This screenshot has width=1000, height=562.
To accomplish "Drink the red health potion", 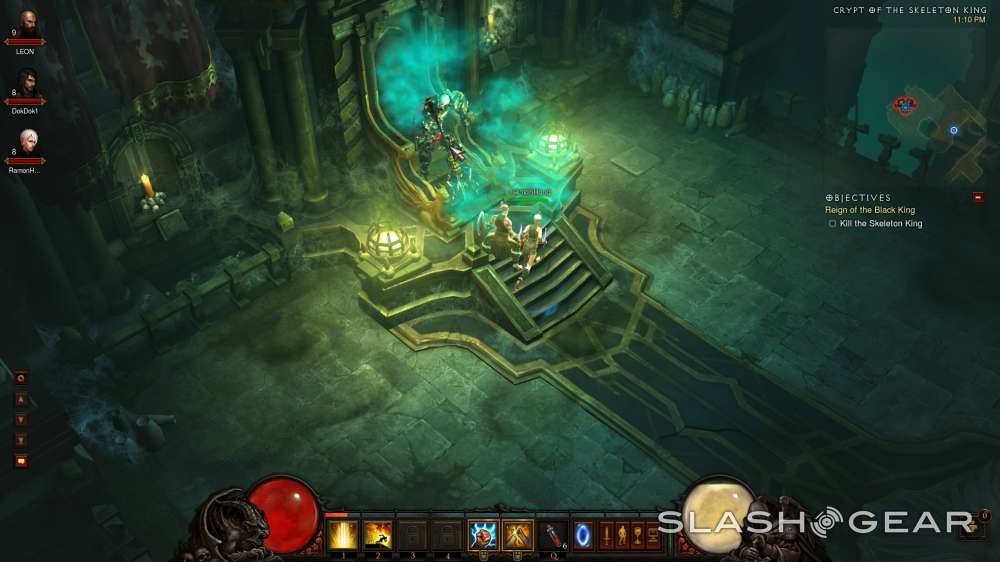I will tap(553, 535).
